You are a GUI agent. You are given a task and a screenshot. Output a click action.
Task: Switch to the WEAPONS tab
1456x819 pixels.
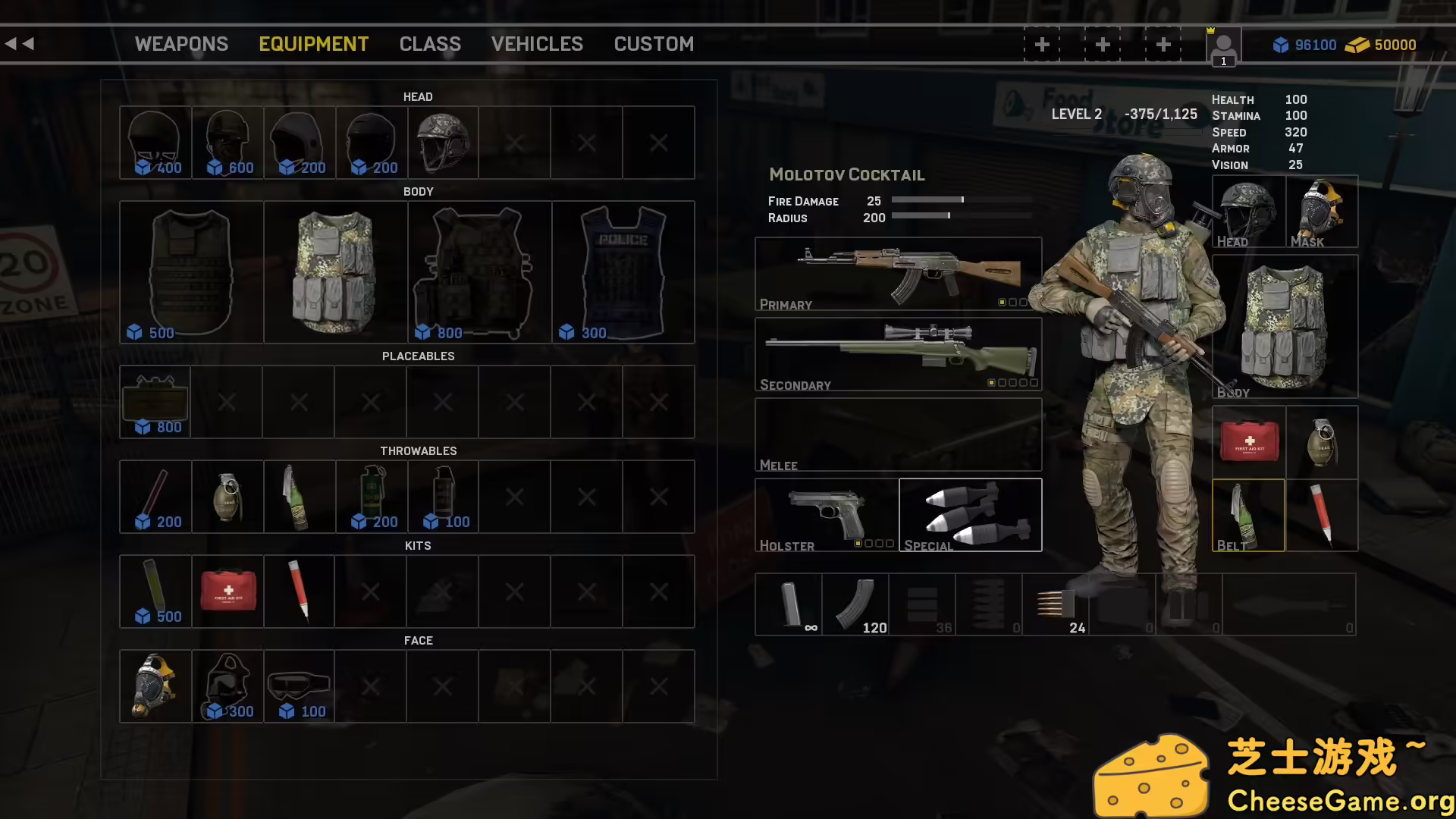point(181,44)
